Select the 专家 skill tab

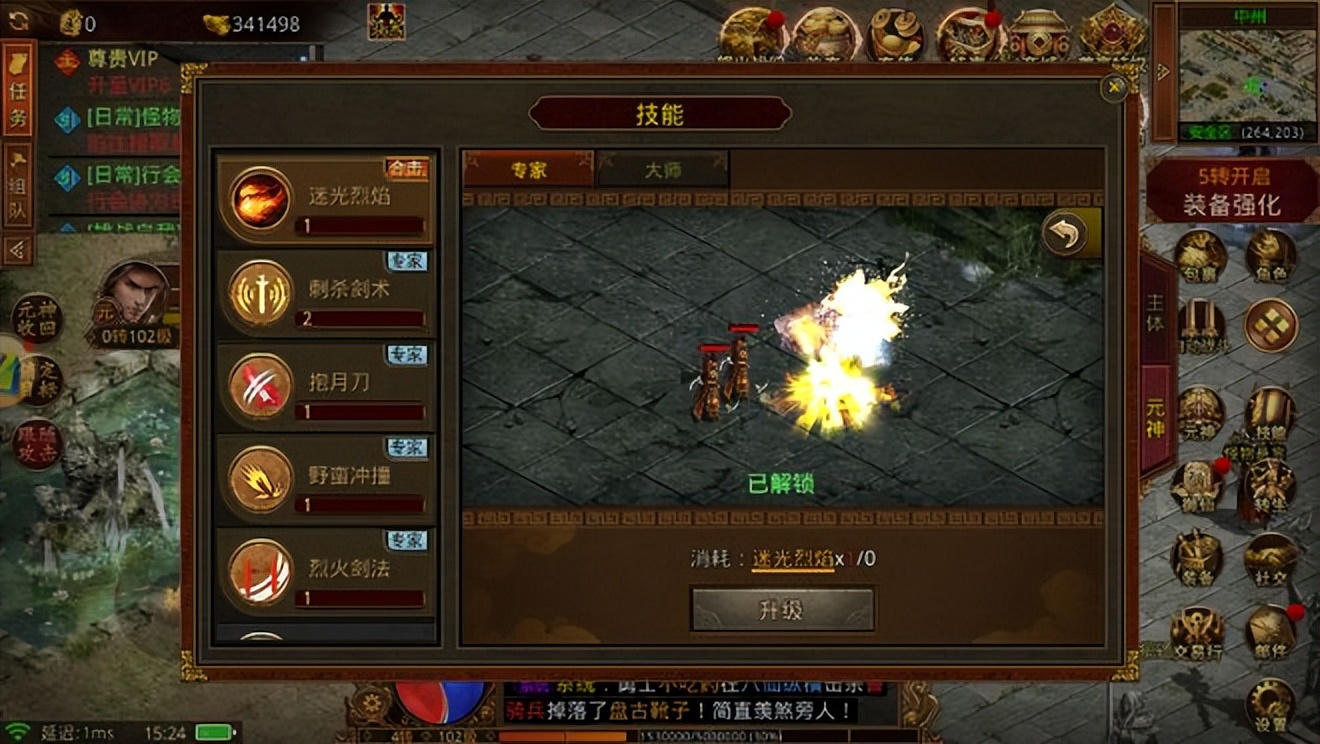530,169
